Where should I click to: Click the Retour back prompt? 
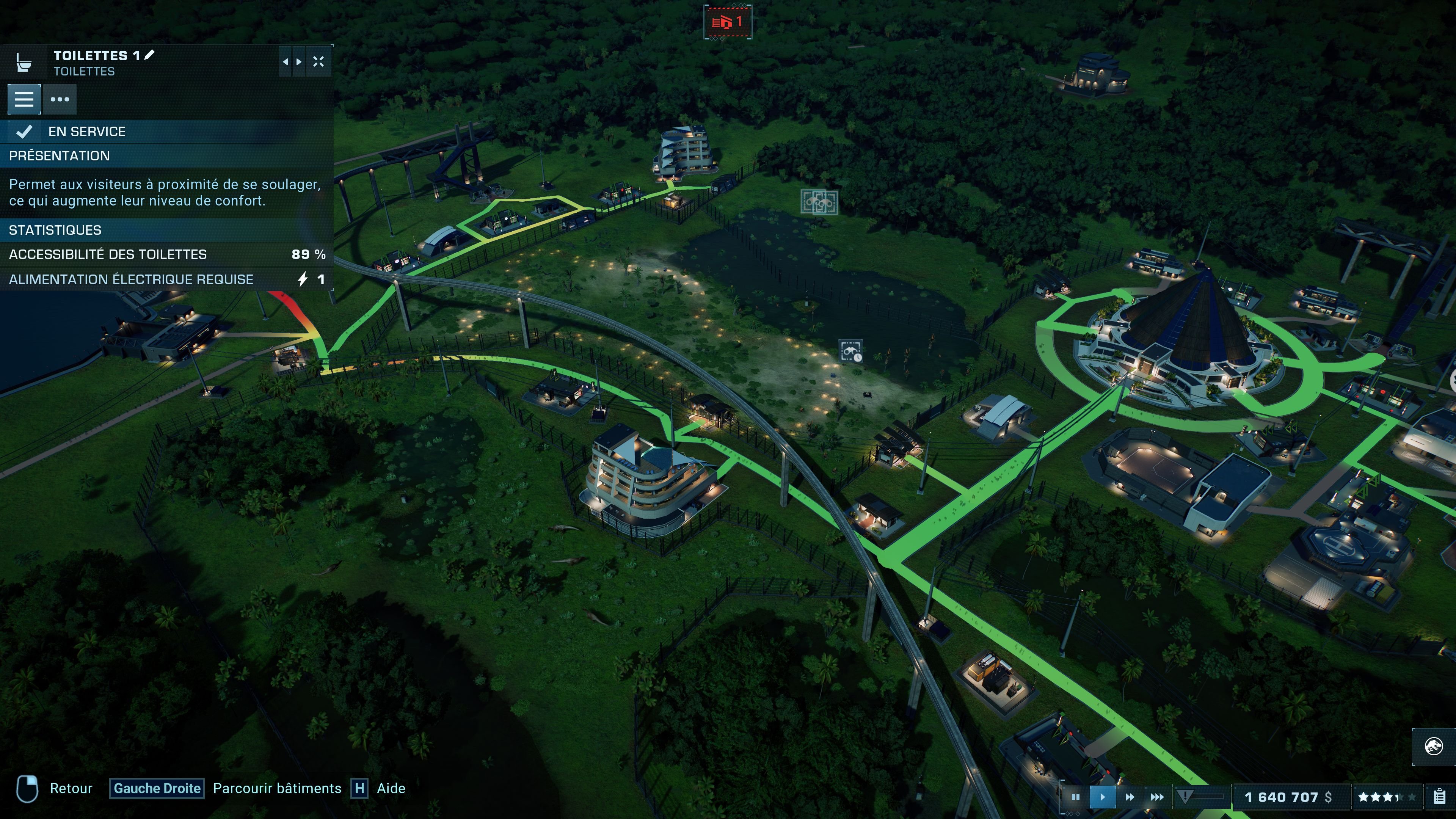(x=71, y=789)
